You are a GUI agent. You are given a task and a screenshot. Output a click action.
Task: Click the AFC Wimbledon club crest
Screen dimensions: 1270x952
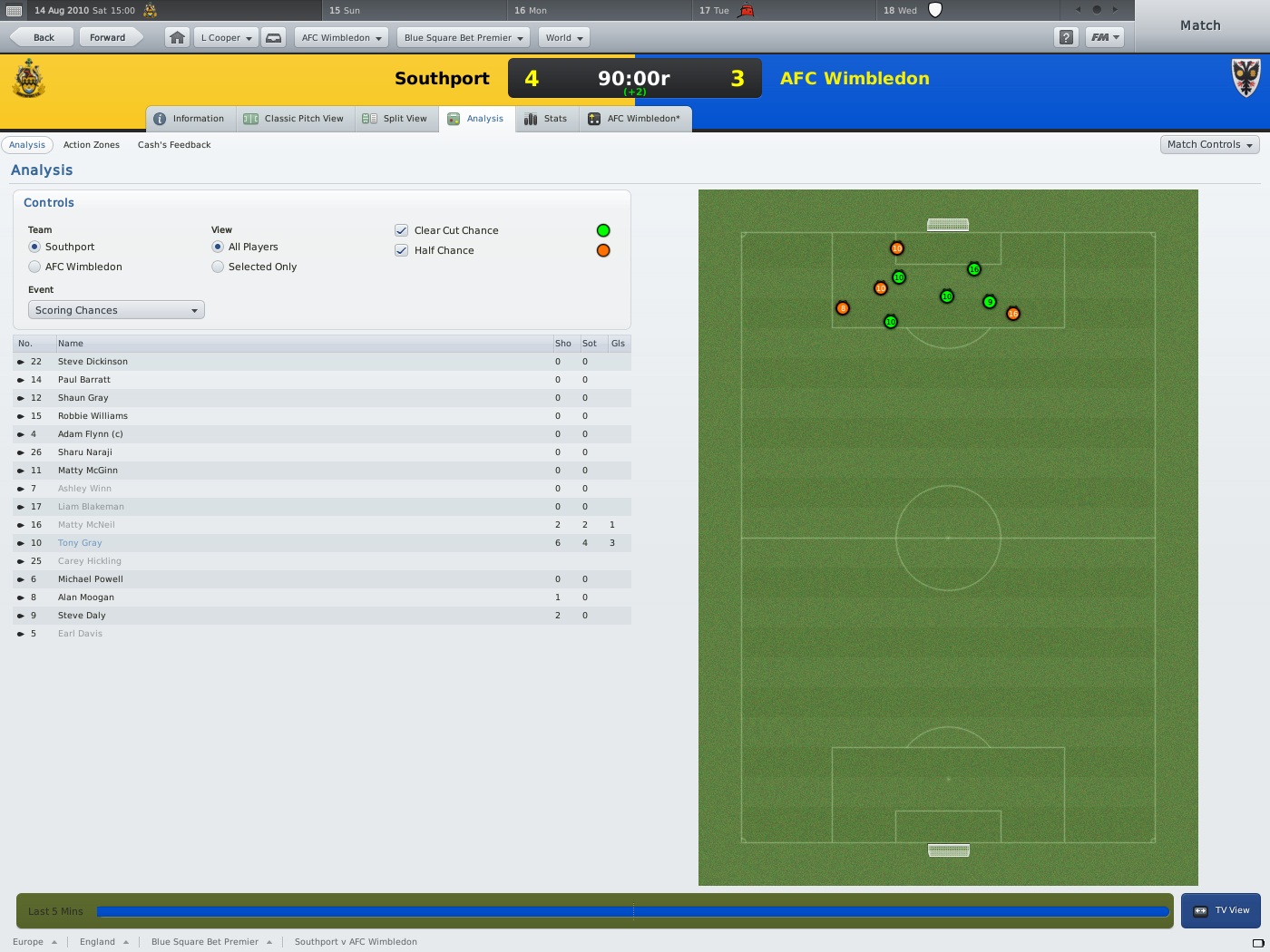click(x=1245, y=78)
